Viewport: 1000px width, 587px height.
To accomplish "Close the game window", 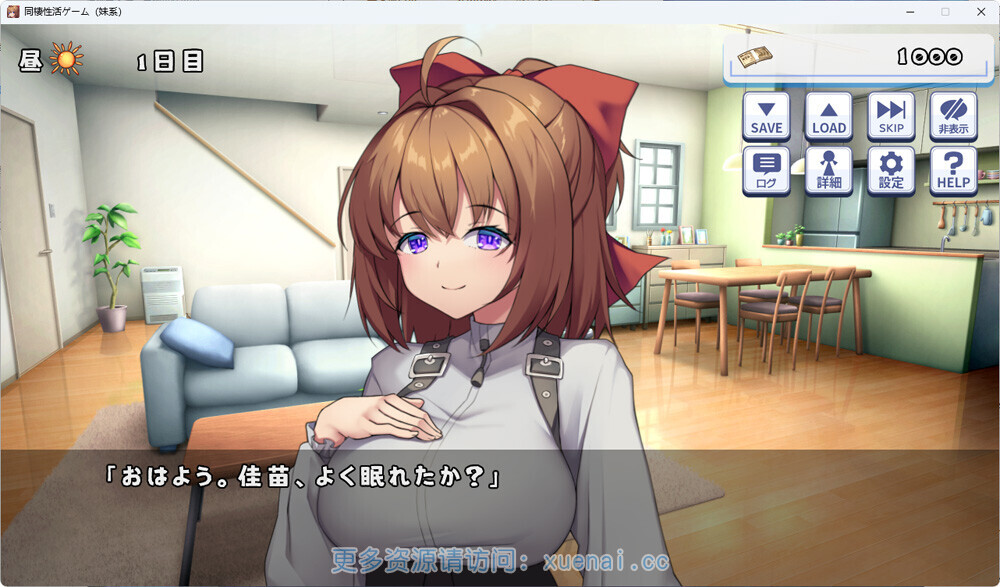I will click(x=981, y=11).
